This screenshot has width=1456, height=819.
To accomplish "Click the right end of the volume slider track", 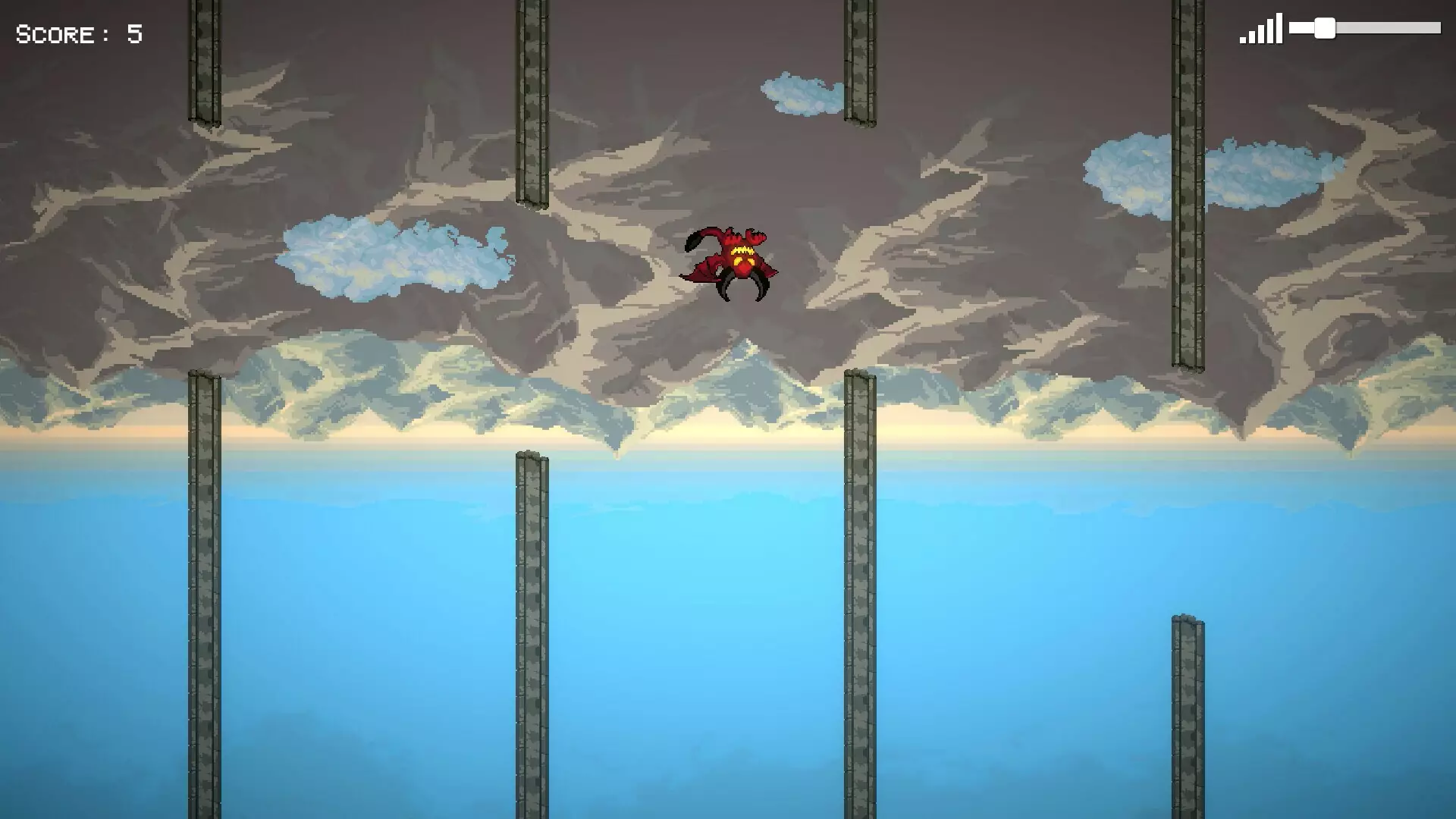I will 1433,28.
